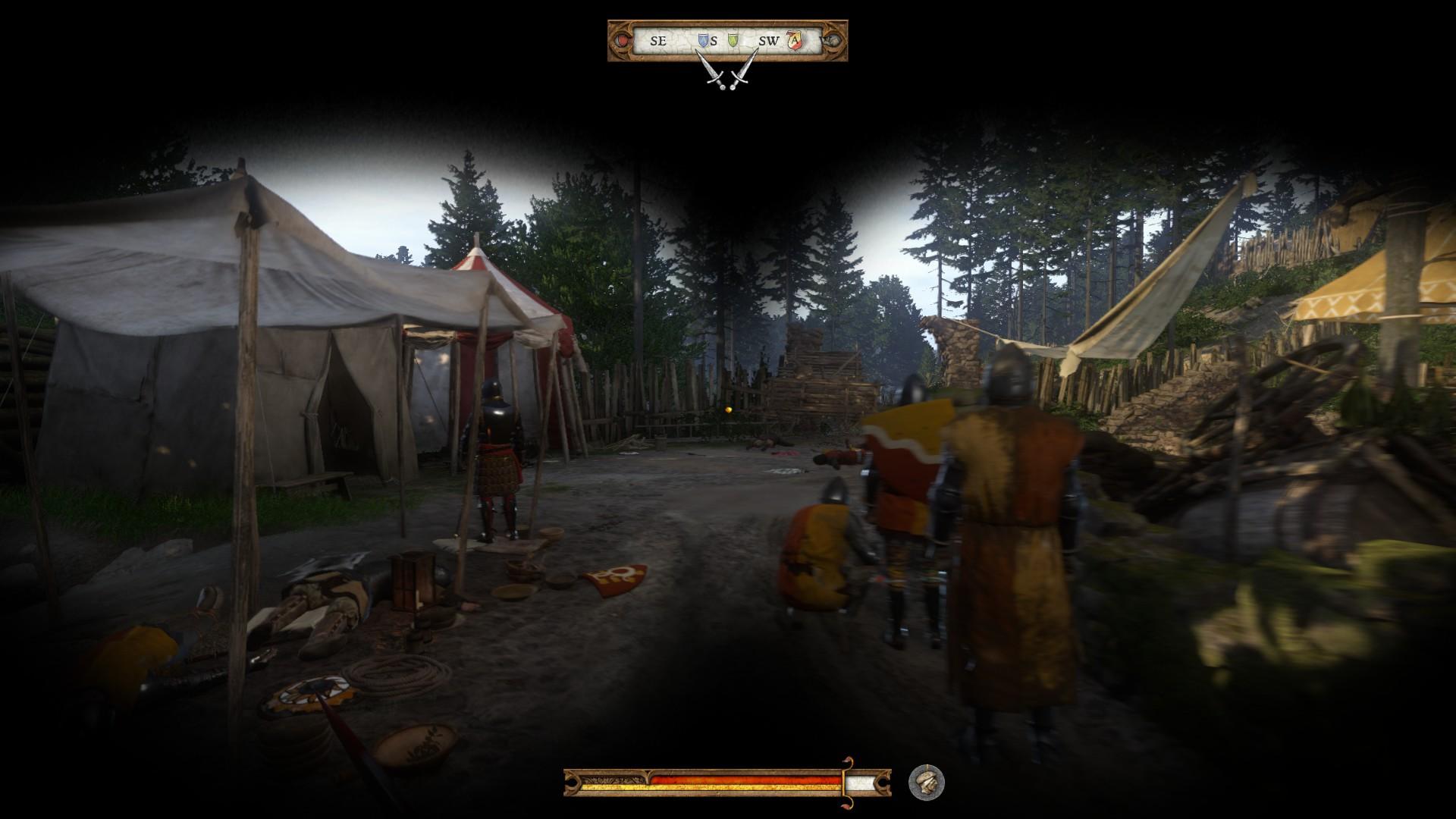1456x819 pixels.
Task: Click the white empty section of the health bar
Action: coord(861,782)
